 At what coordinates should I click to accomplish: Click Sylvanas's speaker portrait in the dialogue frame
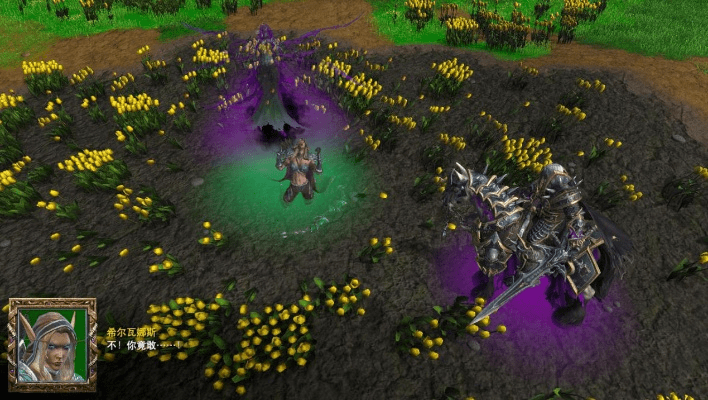52,344
